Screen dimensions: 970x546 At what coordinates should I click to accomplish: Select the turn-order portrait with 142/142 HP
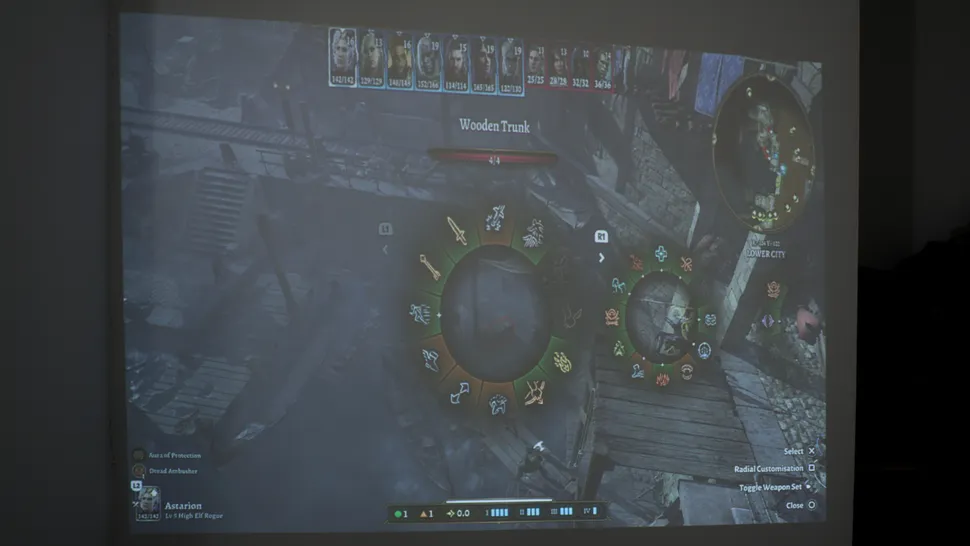343,55
